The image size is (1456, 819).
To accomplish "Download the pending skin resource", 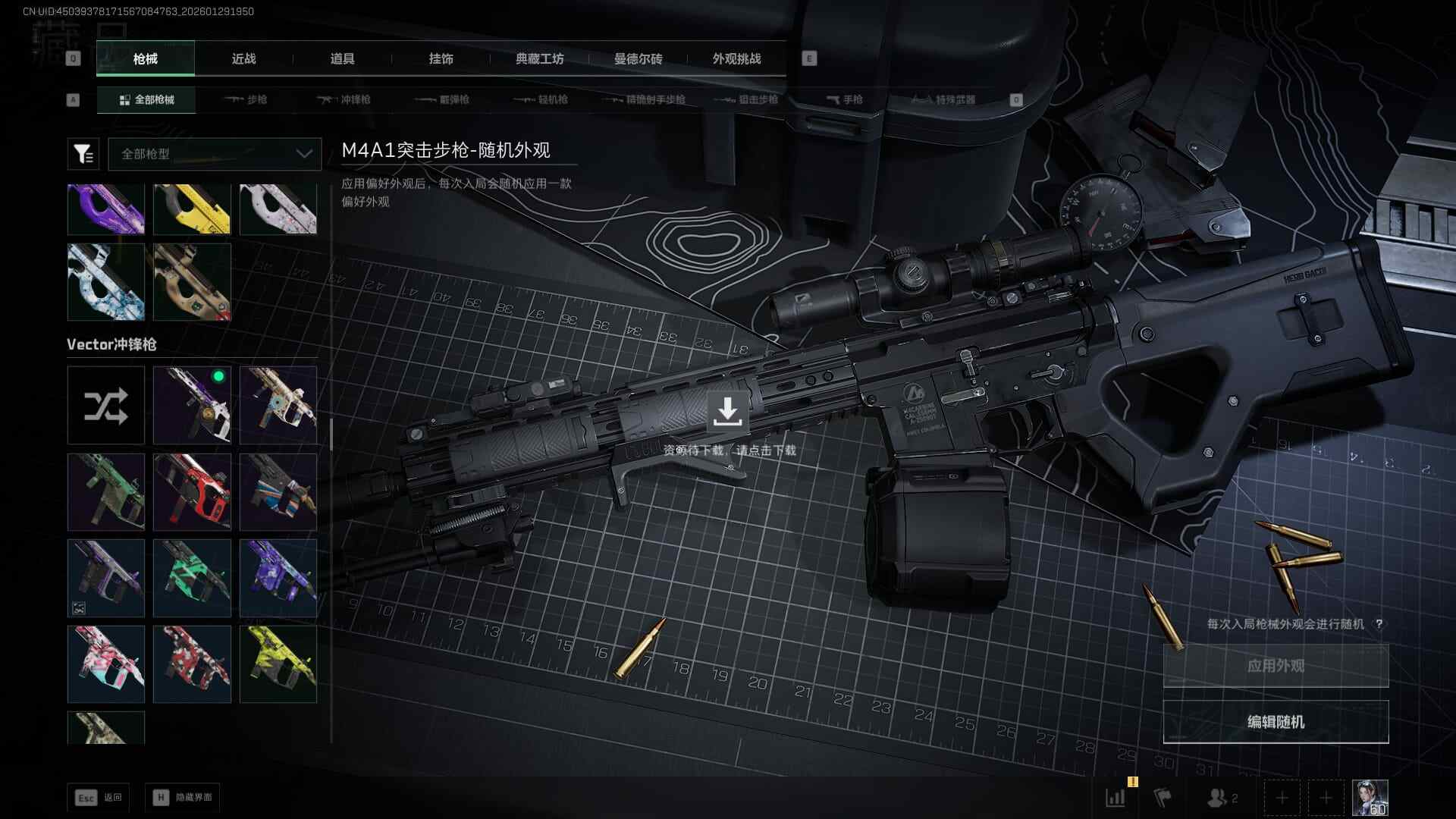I will [x=727, y=412].
